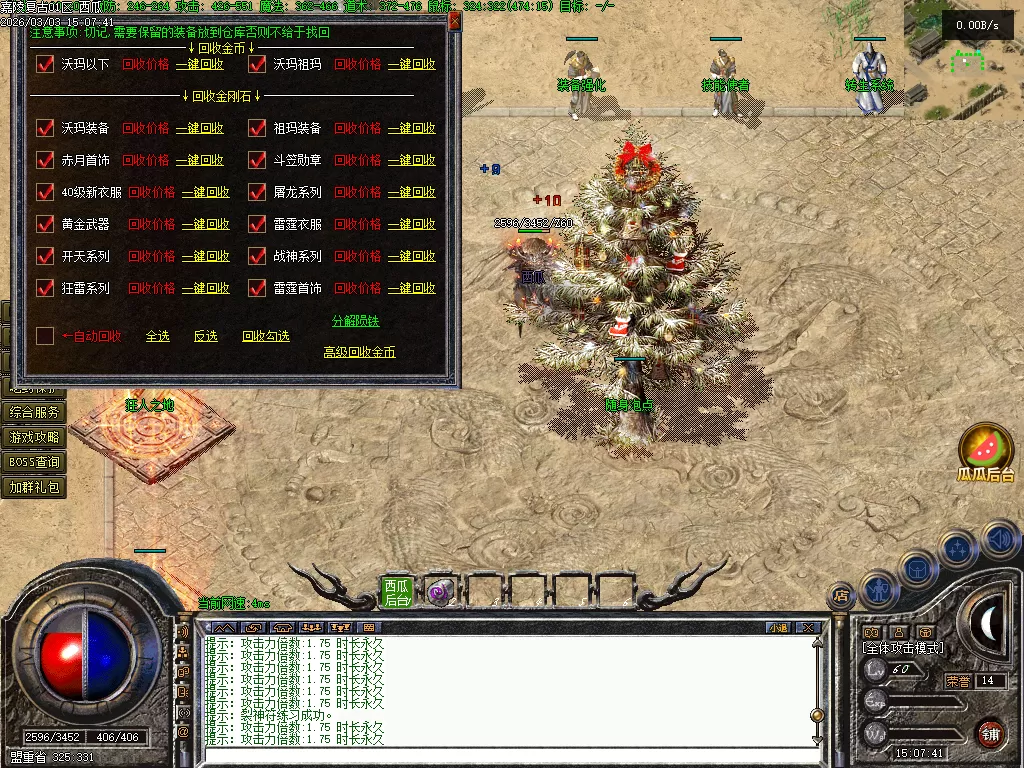
Task: Claim the 加群礼包 side button
Action: tap(34, 487)
